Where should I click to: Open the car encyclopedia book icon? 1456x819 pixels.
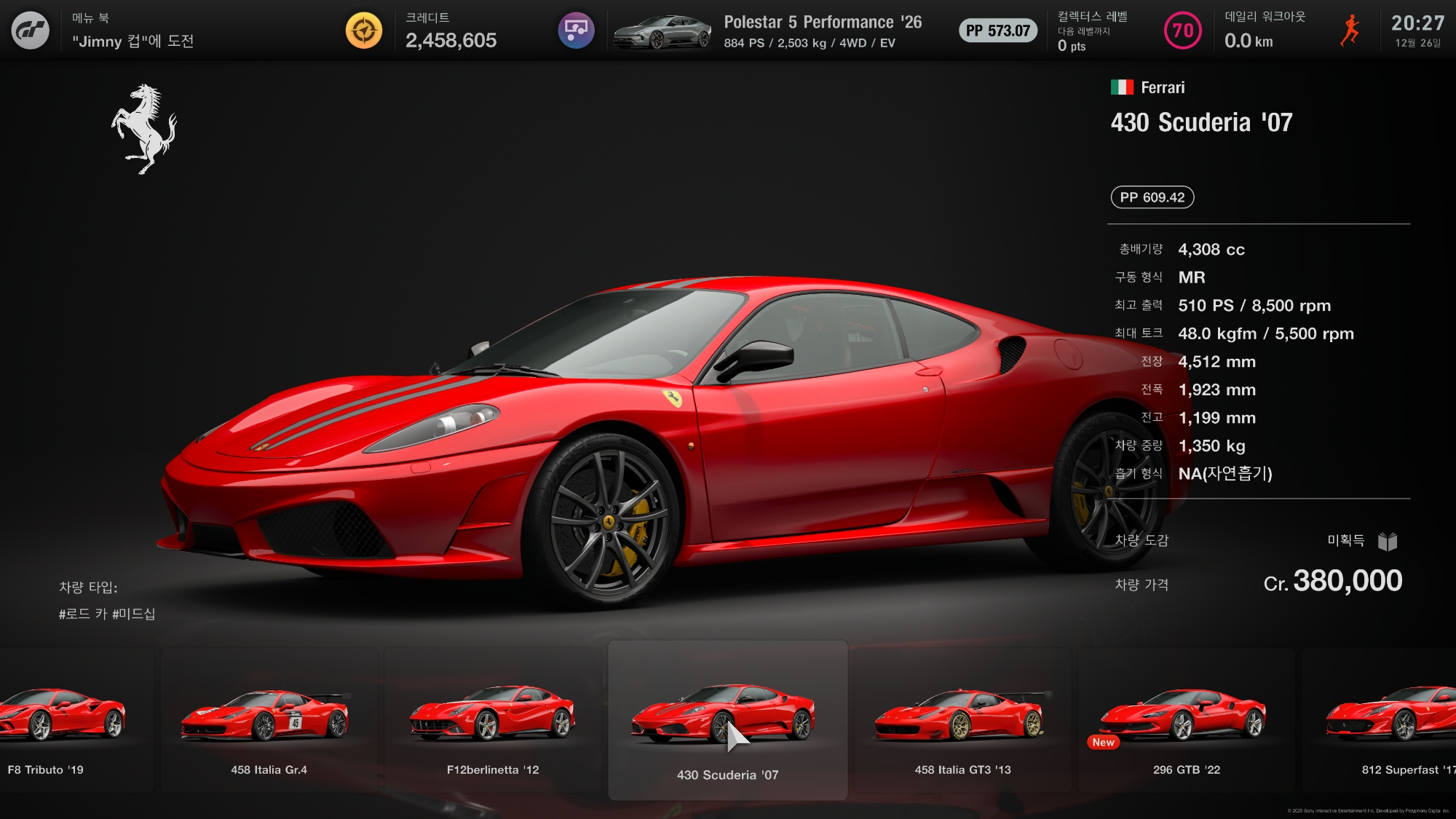(1388, 541)
